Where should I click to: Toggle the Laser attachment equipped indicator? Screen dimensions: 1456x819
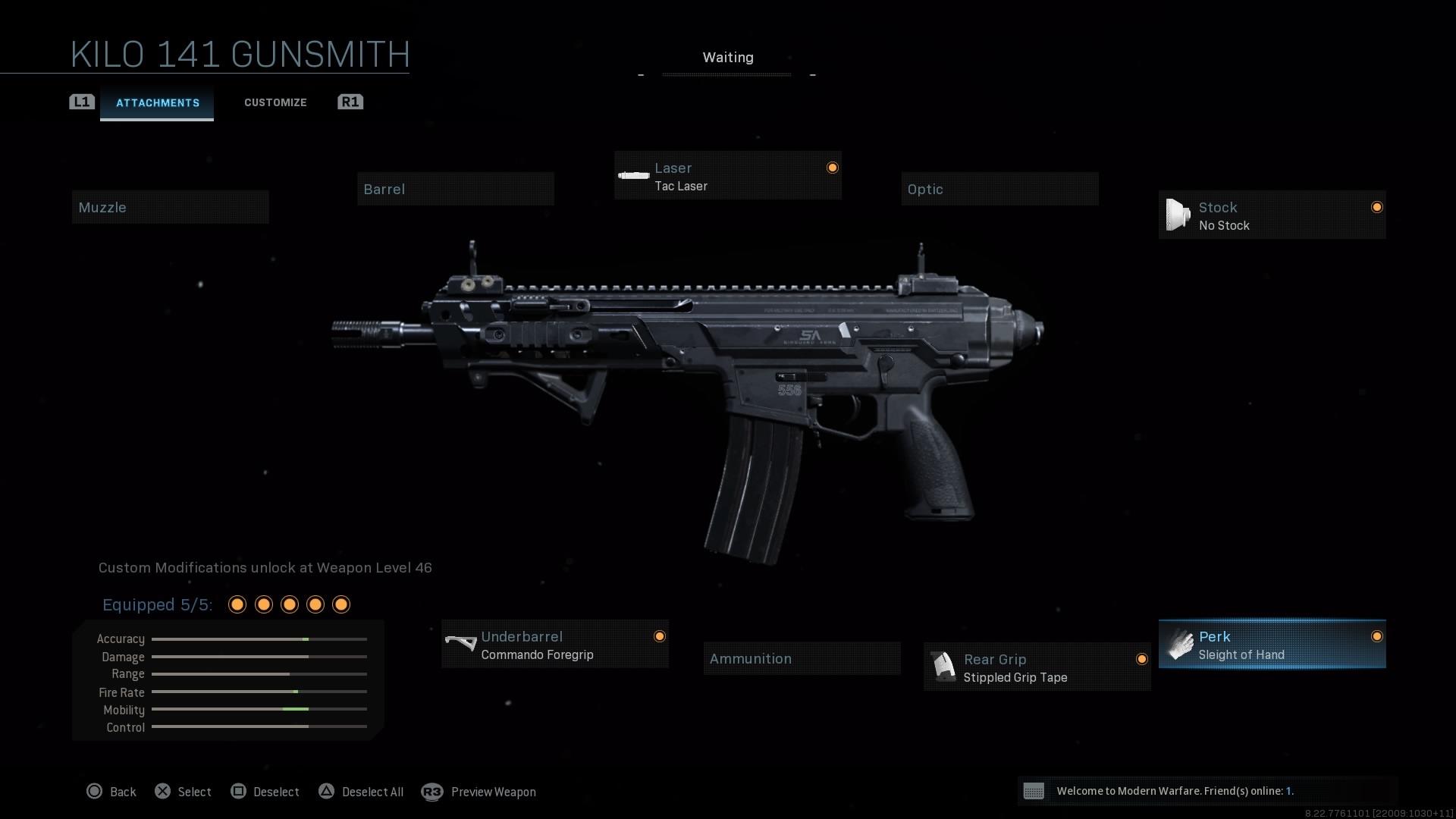point(832,168)
